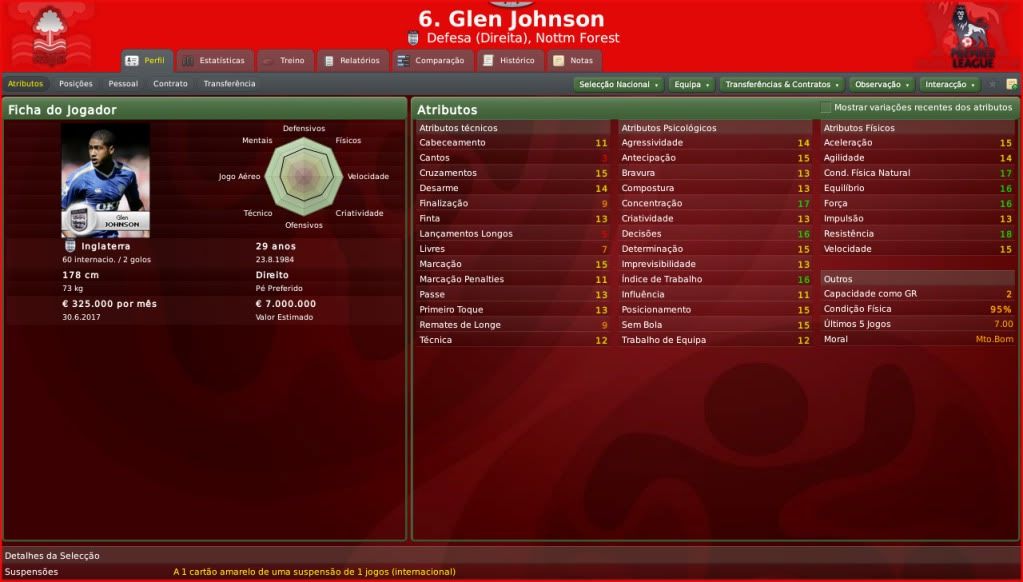The image size is (1023, 582).
Task: Click the Nottingham Forest club crest
Action: 48,35
